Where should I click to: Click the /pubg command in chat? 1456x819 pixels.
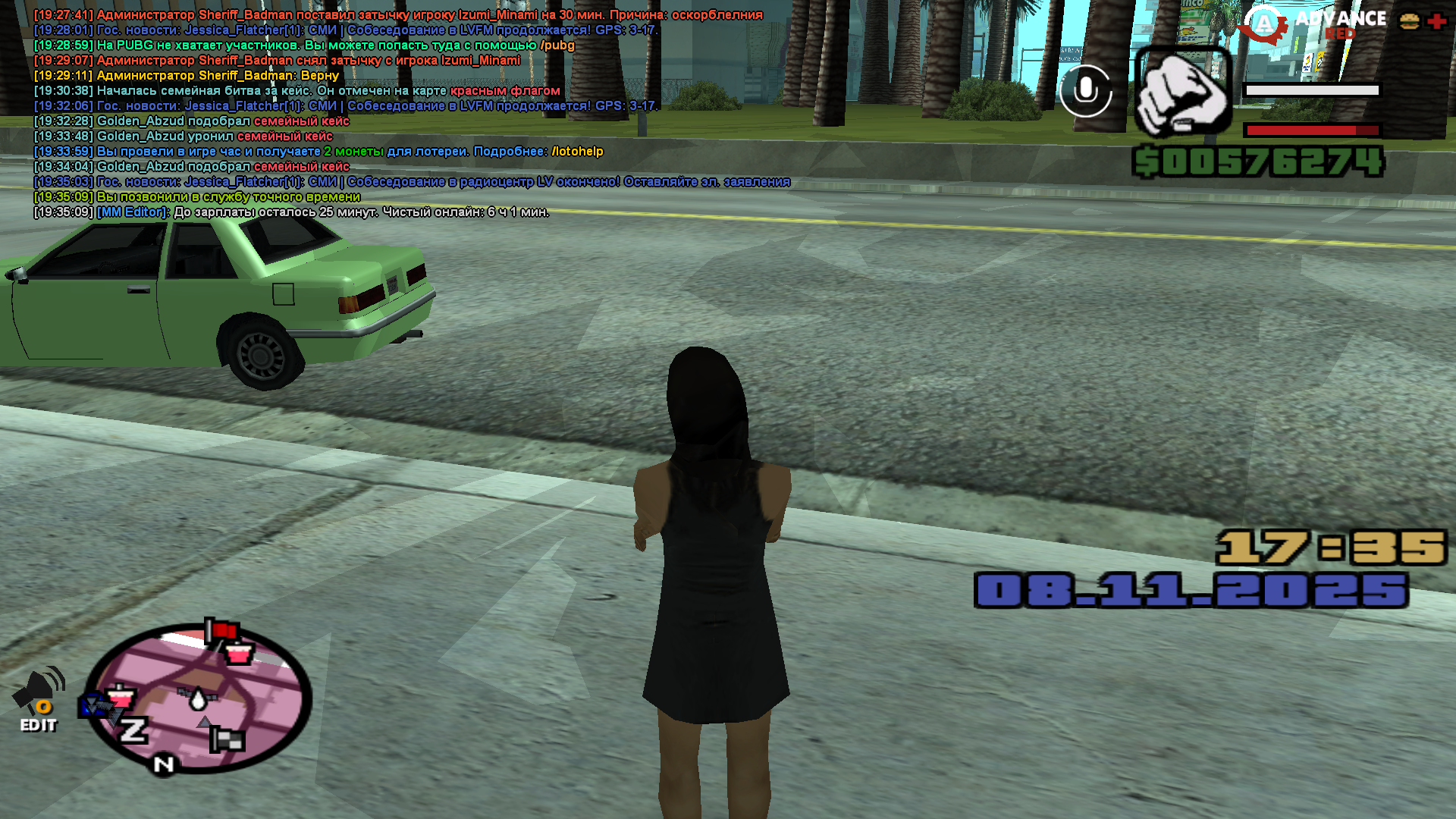[x=557, y=45]
